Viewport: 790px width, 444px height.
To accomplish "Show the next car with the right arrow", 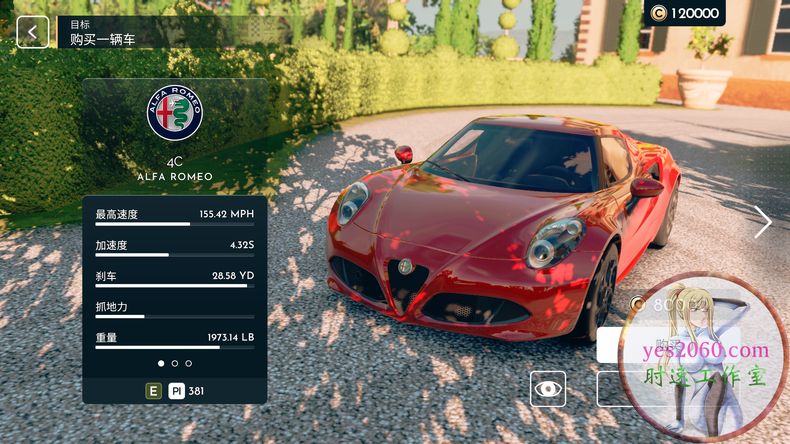I will (763, 222).
